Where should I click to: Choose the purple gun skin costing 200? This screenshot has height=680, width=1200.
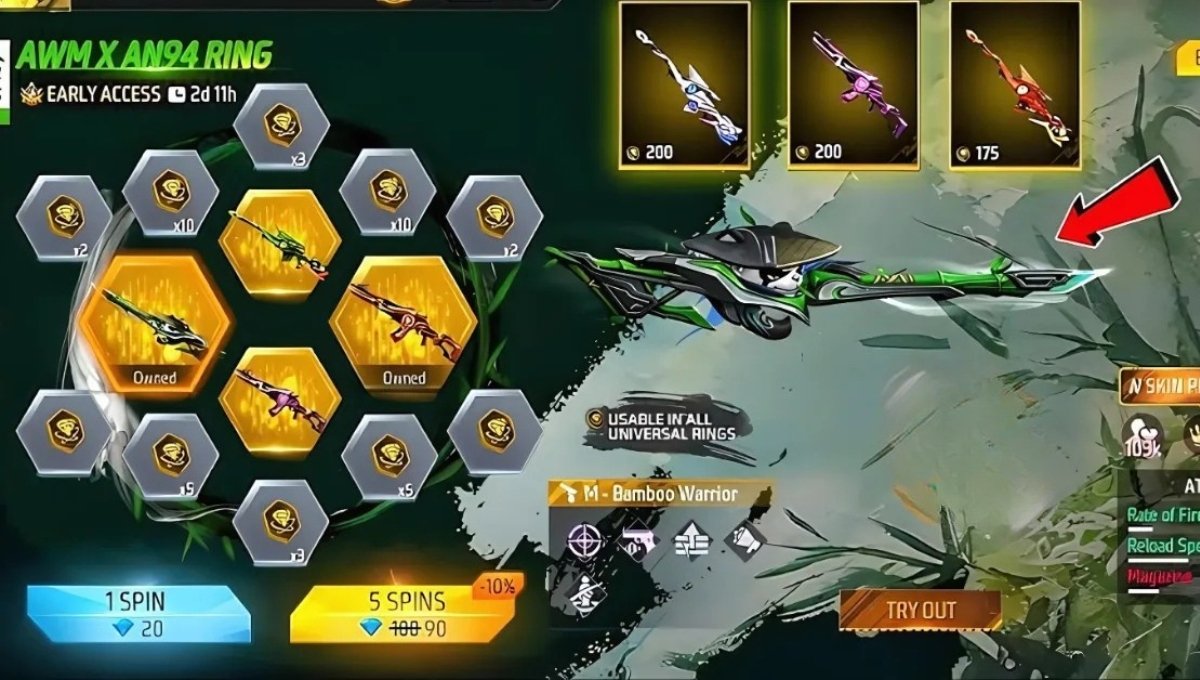pos(853,84)
